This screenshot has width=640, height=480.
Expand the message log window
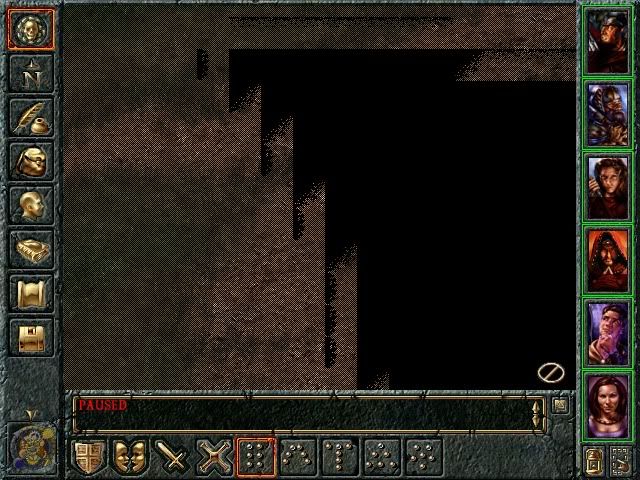tap(561, 405)
